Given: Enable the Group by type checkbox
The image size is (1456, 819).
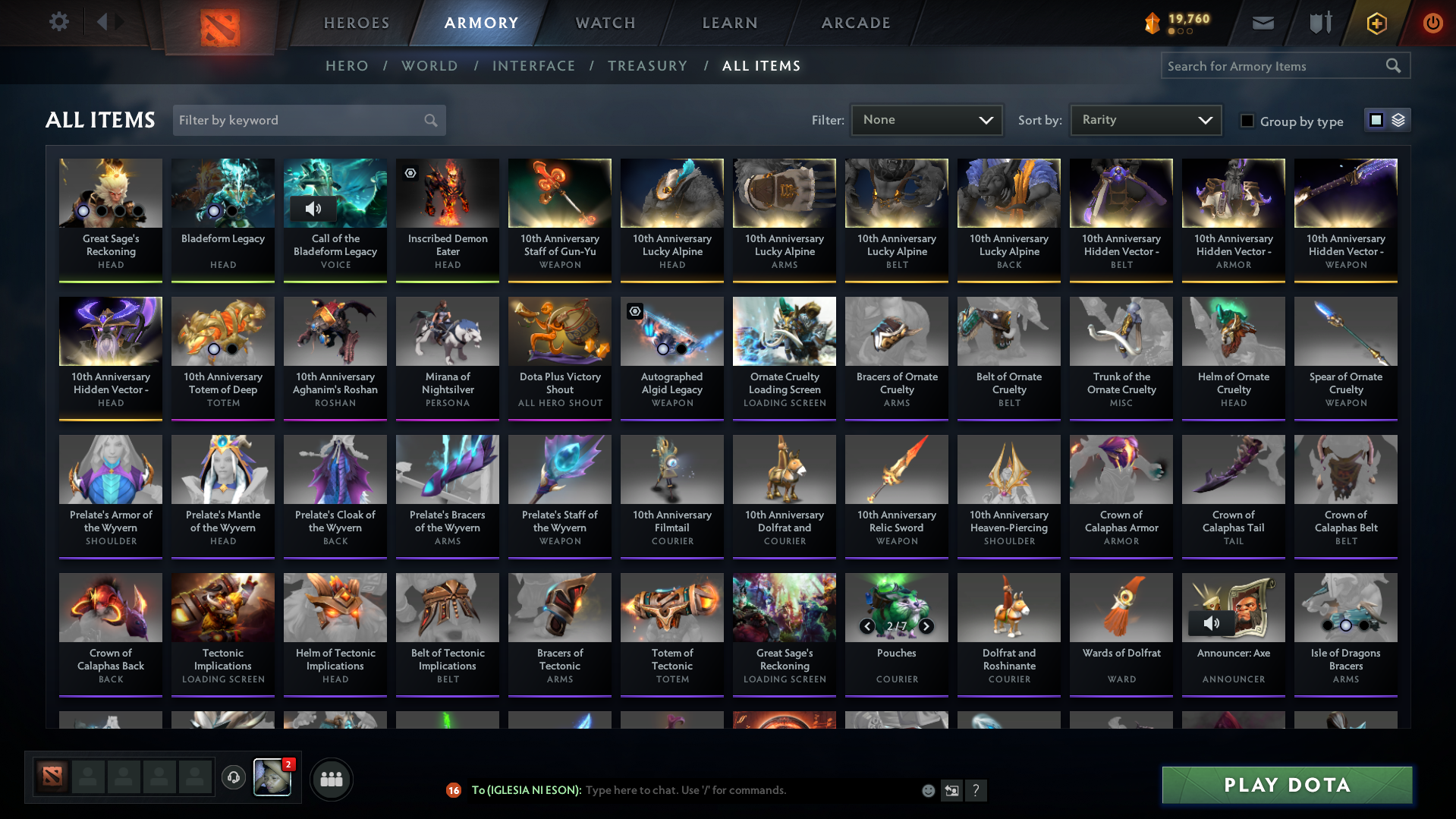Looking at the screenshot, I should 1247,120.
